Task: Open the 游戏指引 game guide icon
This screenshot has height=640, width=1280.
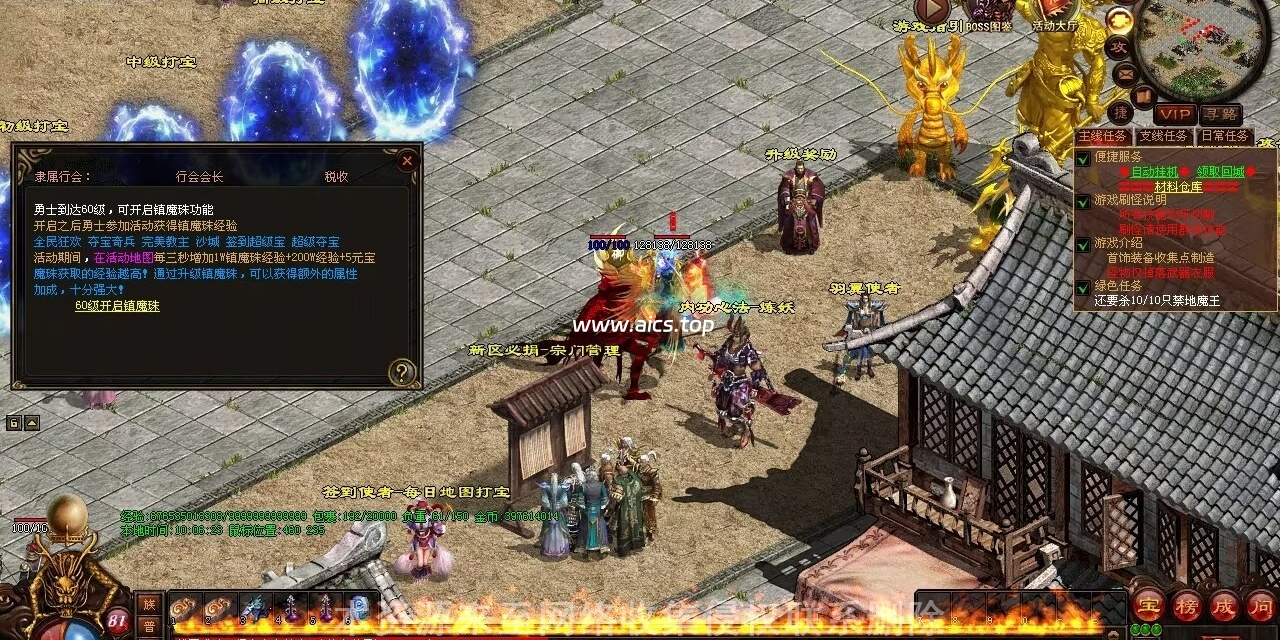Action: 933,10
